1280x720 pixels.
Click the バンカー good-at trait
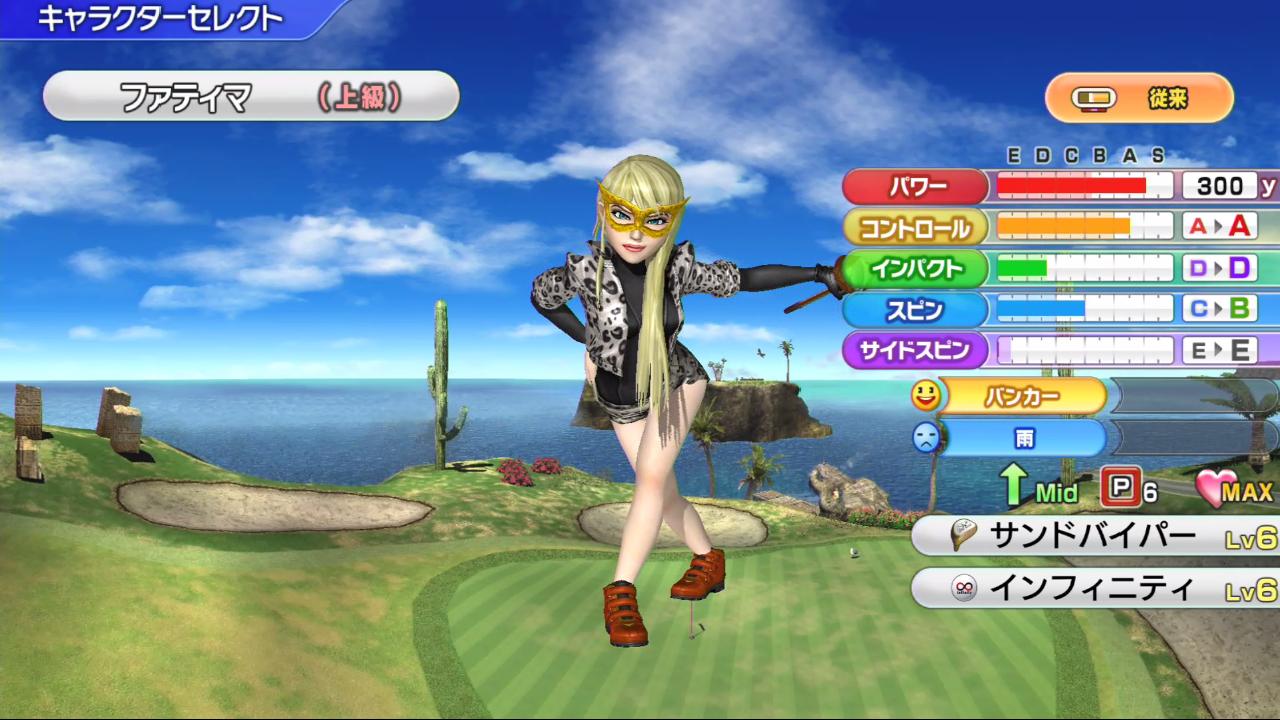[1022, 396]
